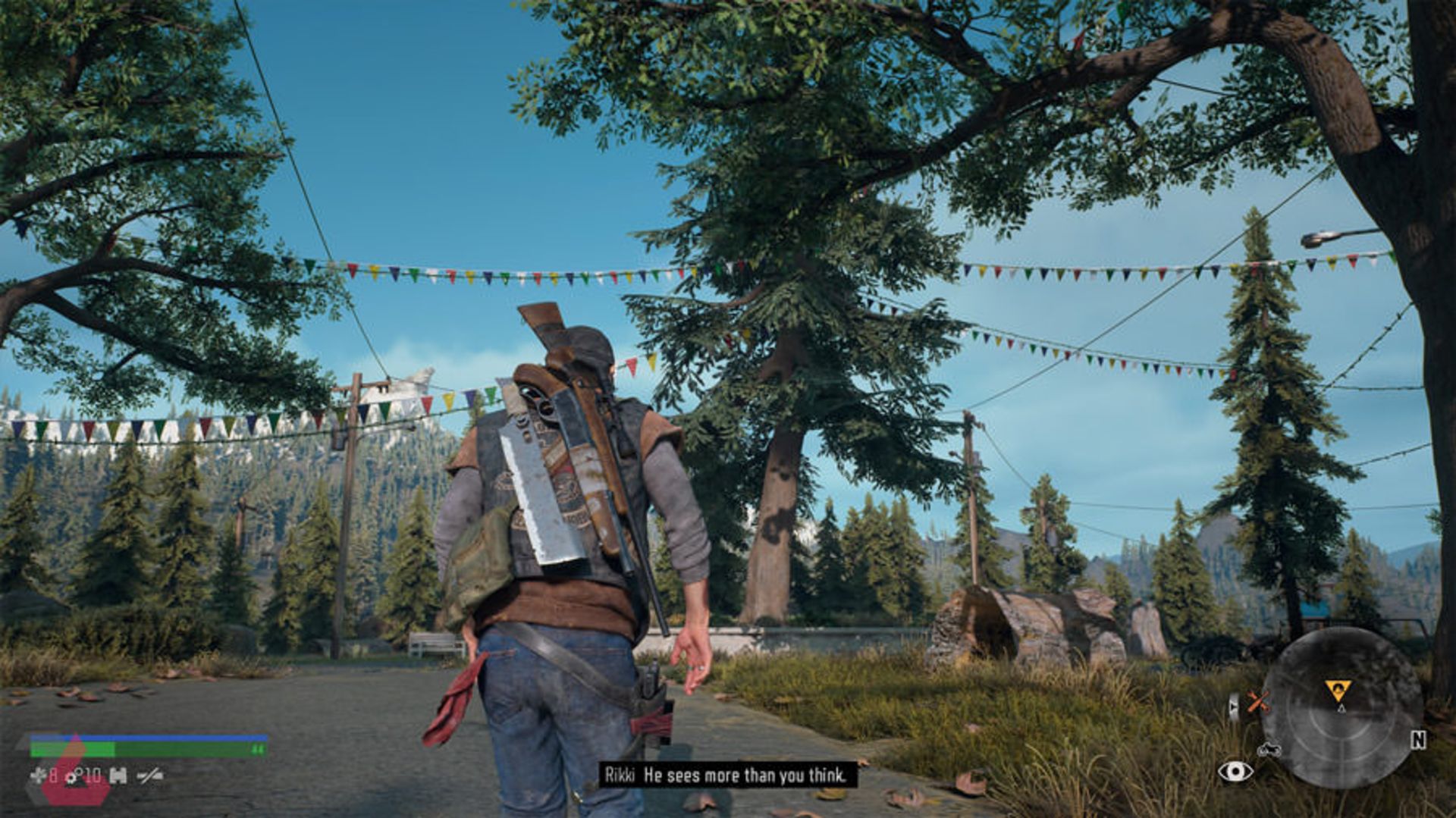The height and width of the screenshot is (818, 1456).
Task: Select the crossed-out weapon icon
Action: (x=150, y=776)
